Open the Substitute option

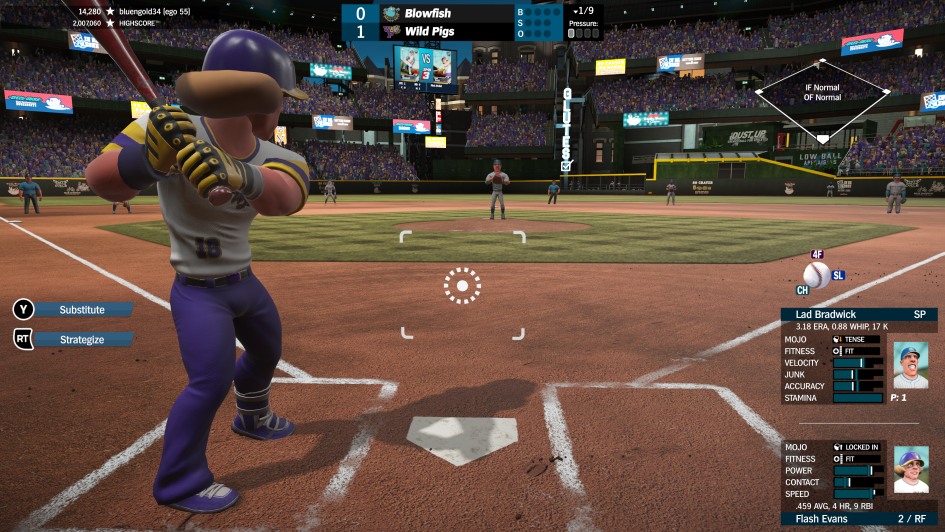tap(82, 310)
